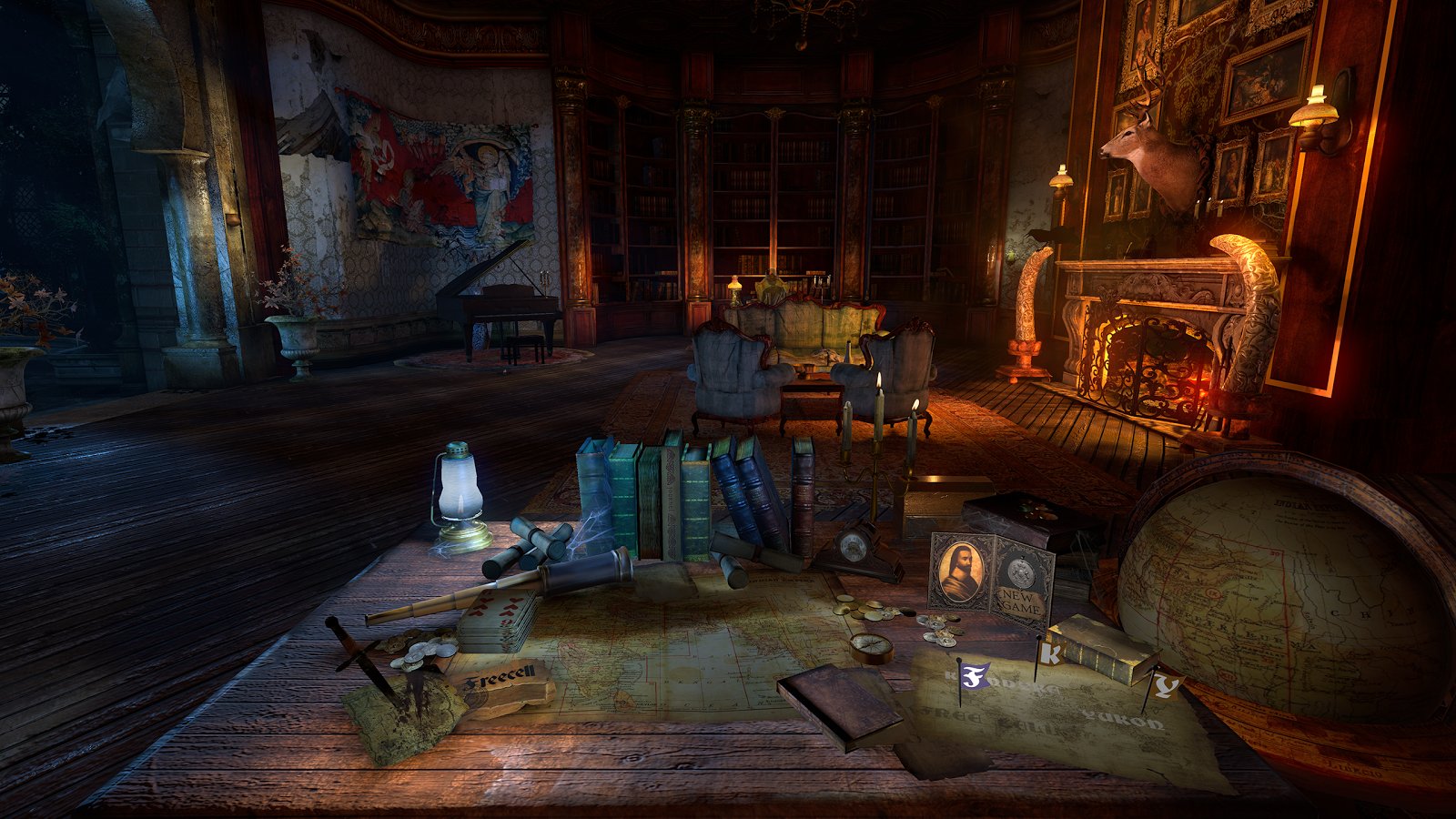1456x819 pixels.
Task: Select Klondike using the K flag
Action: [x=1052, y=653]
